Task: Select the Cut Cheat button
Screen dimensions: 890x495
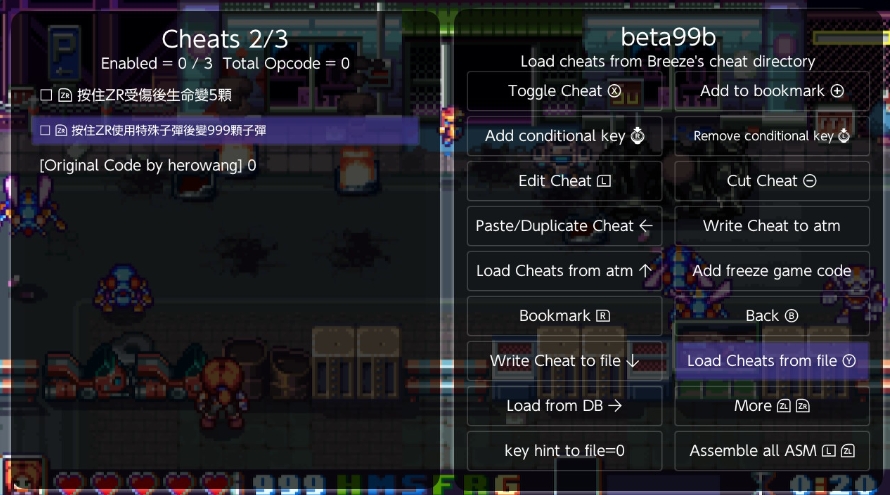Action: tap(771, 181)
